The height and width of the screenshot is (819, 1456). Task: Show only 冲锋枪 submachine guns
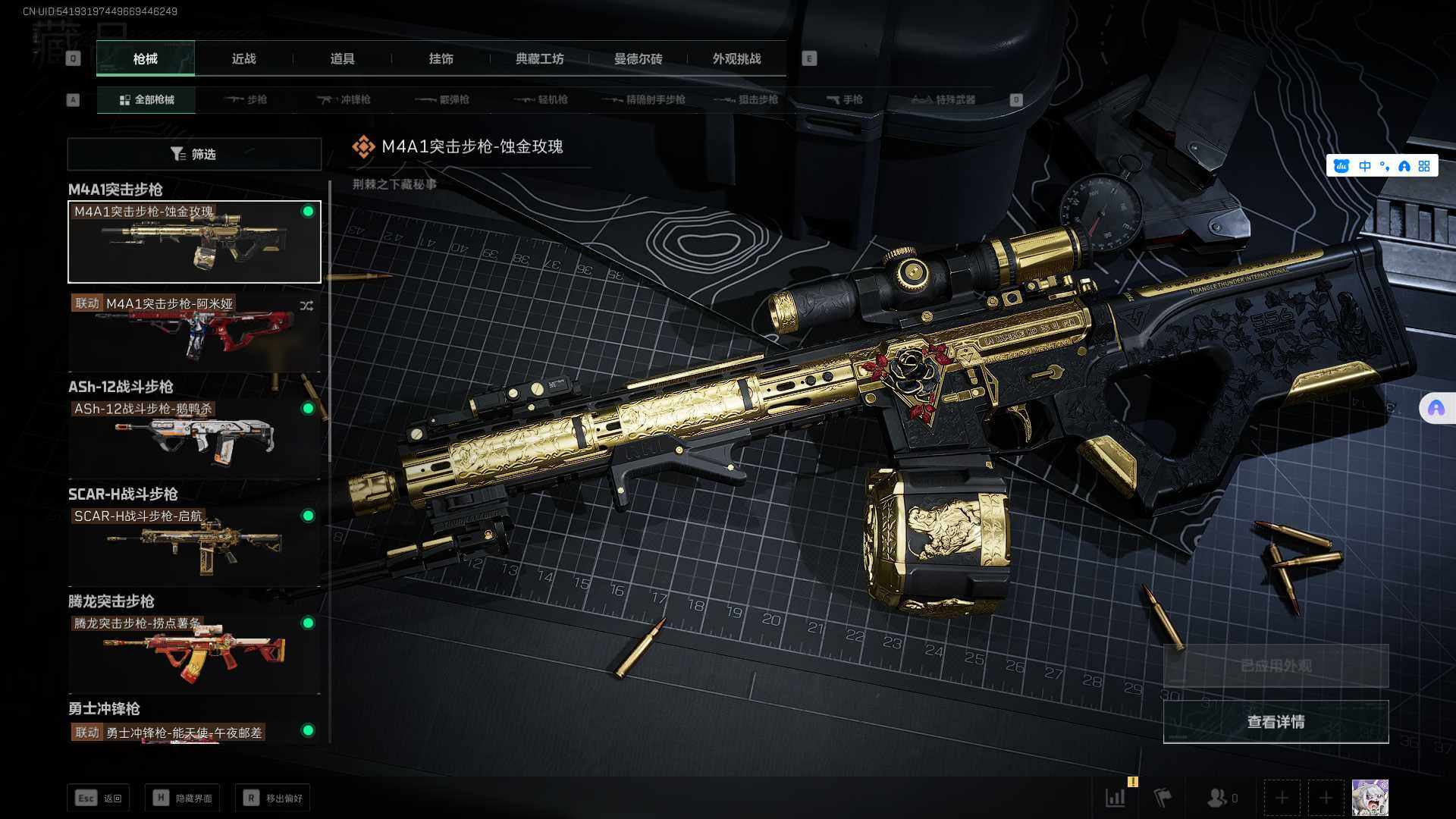click(344, 99)
